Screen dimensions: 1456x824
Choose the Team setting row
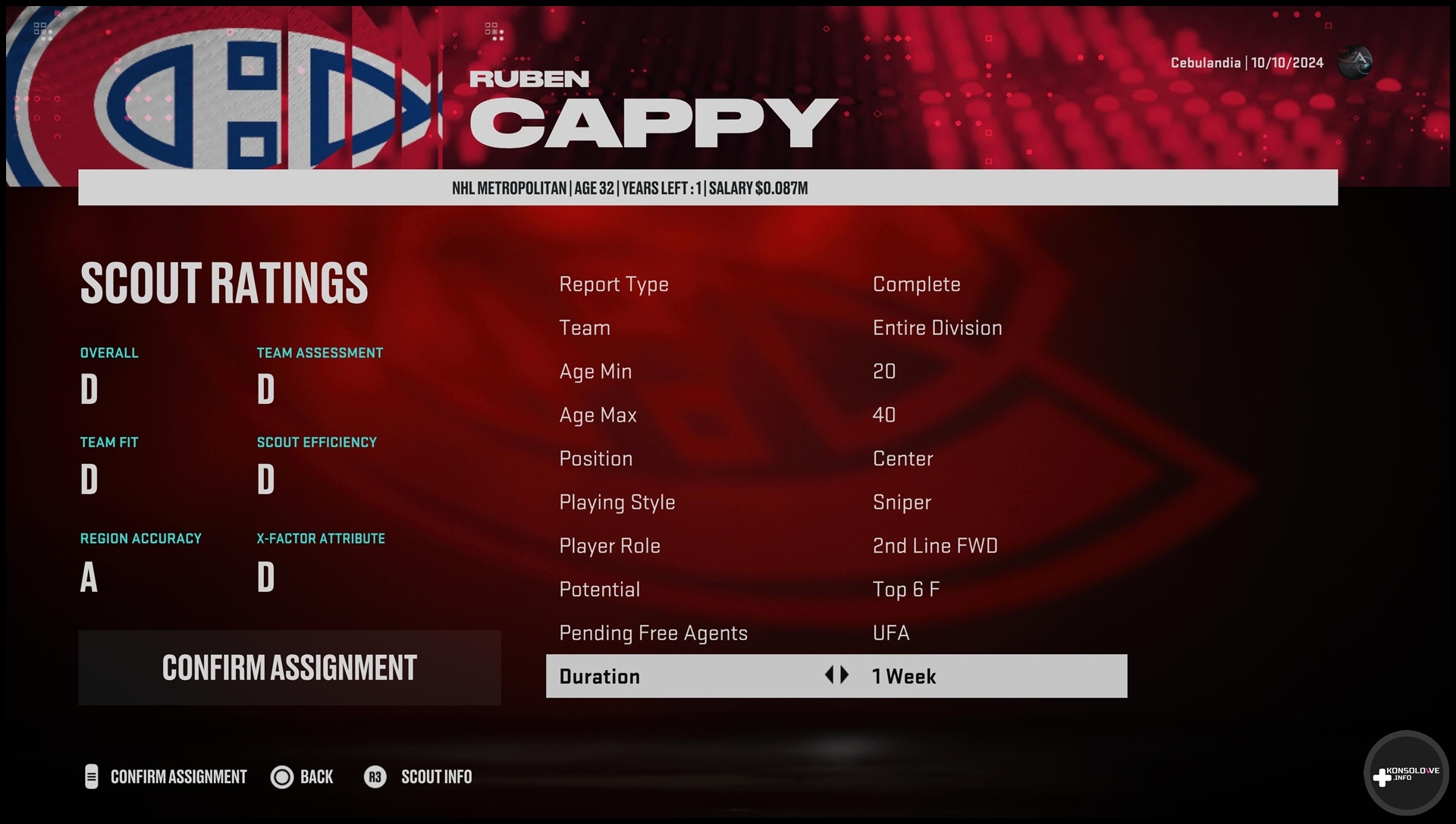(836, 328)
